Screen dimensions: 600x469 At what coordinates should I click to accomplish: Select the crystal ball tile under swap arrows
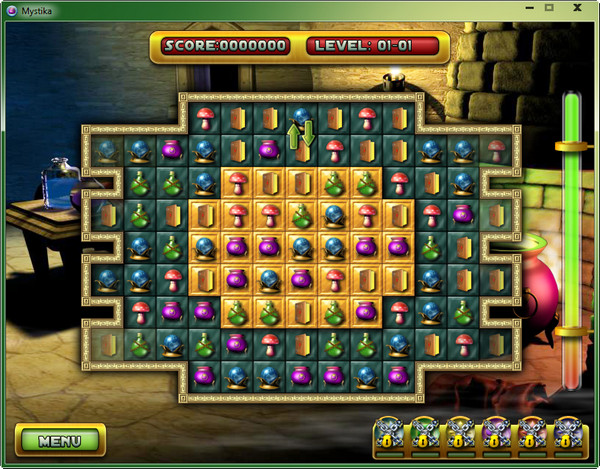(x=301, y=119)
